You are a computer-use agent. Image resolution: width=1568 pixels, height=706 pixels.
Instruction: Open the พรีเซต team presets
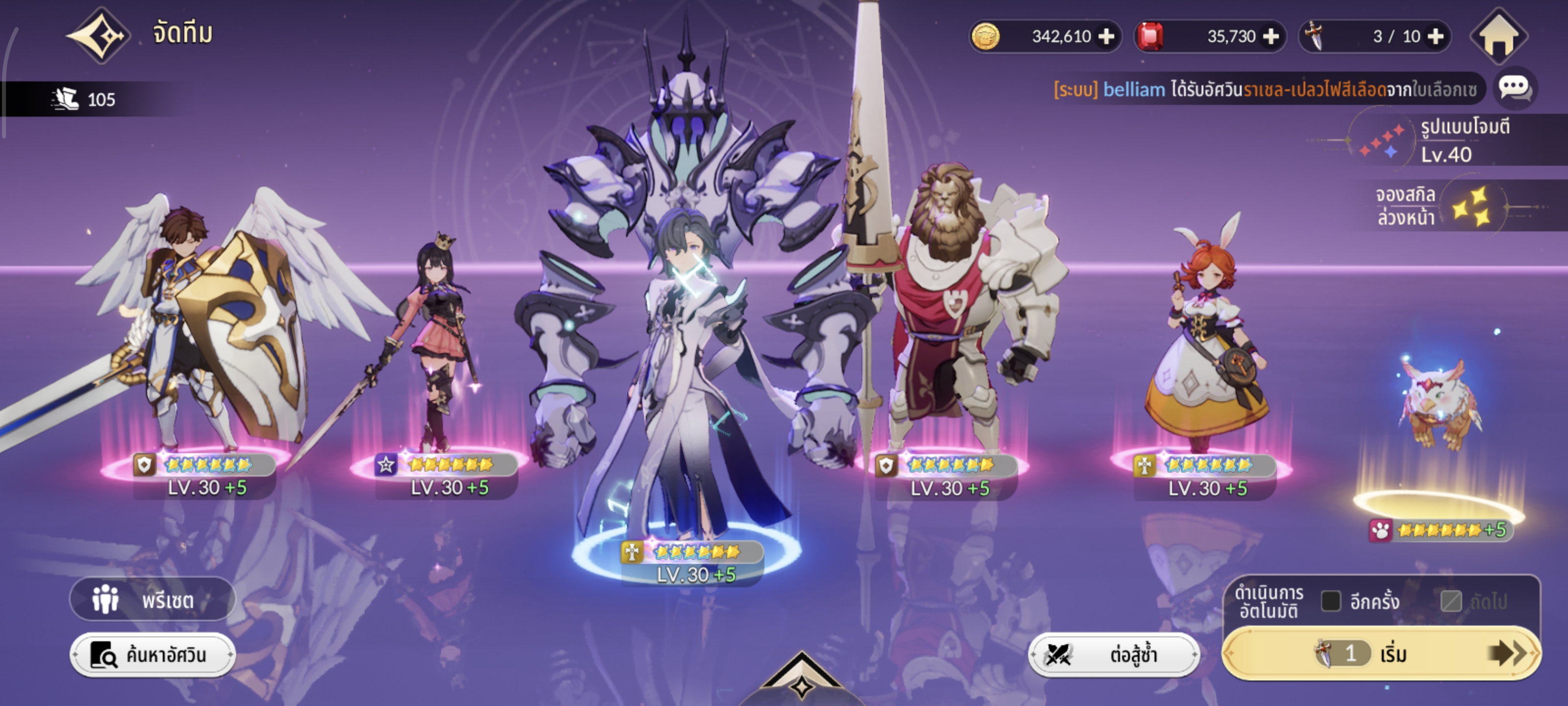[x=152, y=600]
